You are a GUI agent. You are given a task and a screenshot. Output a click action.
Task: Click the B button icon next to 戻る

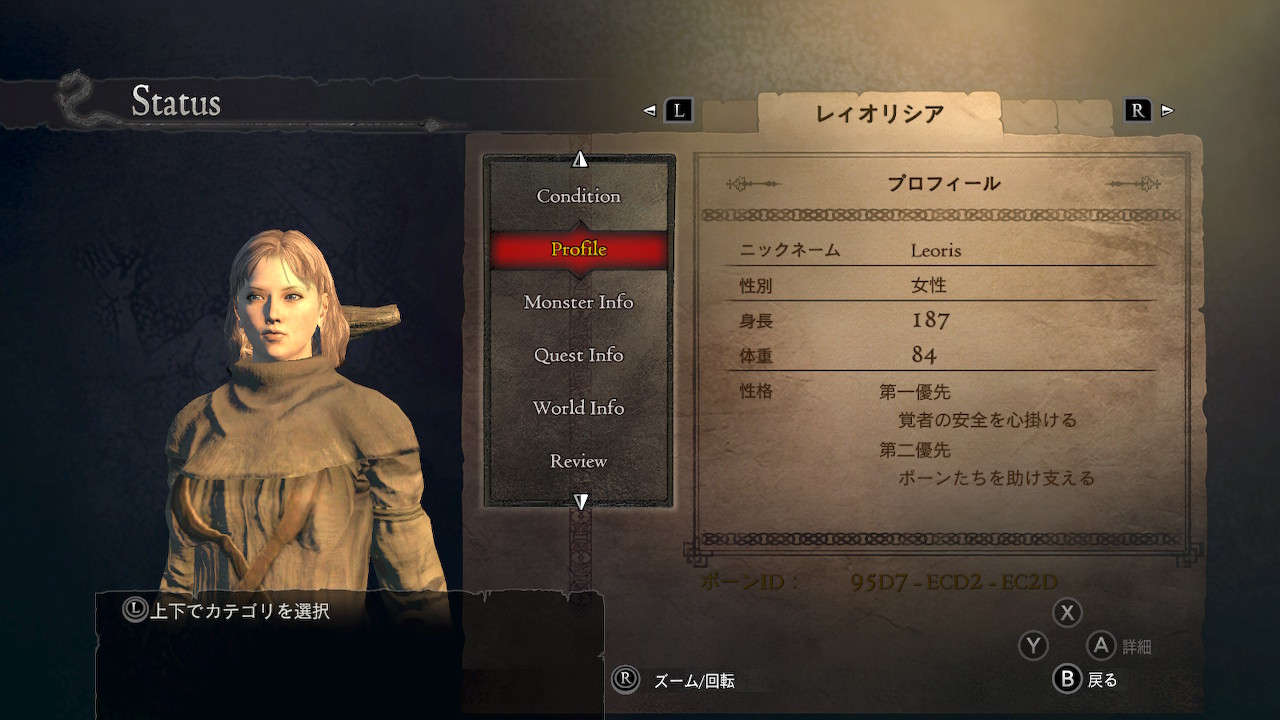(x=1068, y=679)
